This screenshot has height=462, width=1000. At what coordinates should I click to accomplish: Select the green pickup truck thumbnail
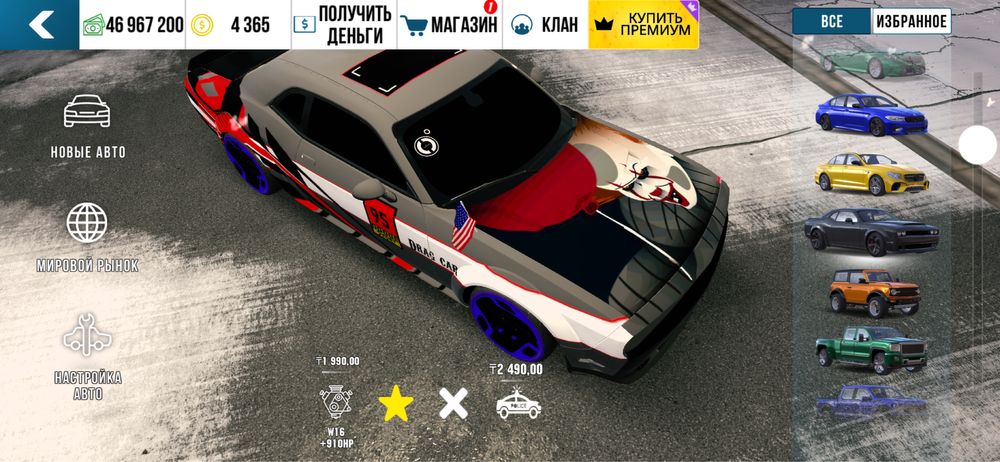pyautogui.click(x=870, y=348)
